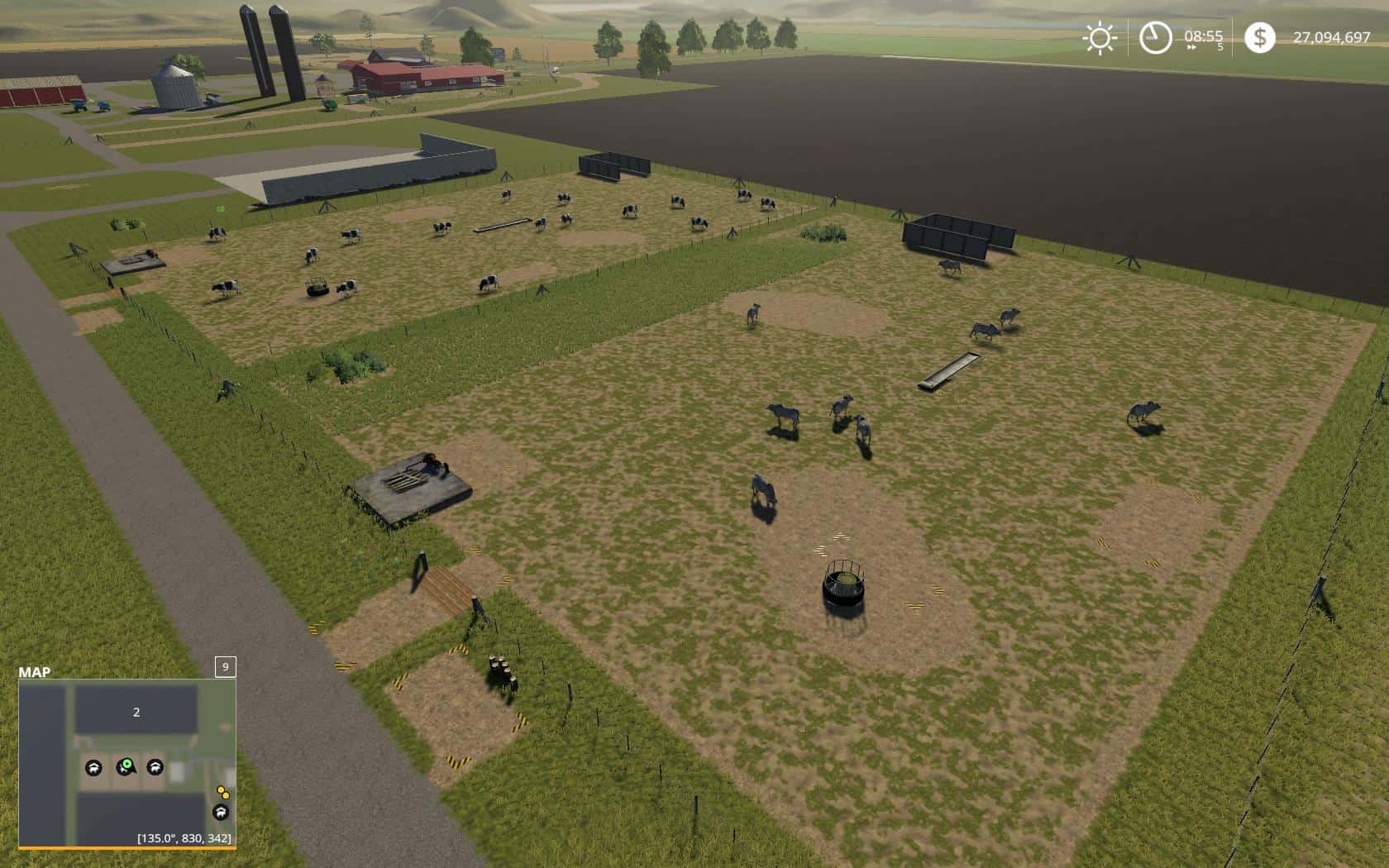Viewport: 1389px width, 868px height.
Task: Click the sun weather icon
Action: [x=1100, y=36]
